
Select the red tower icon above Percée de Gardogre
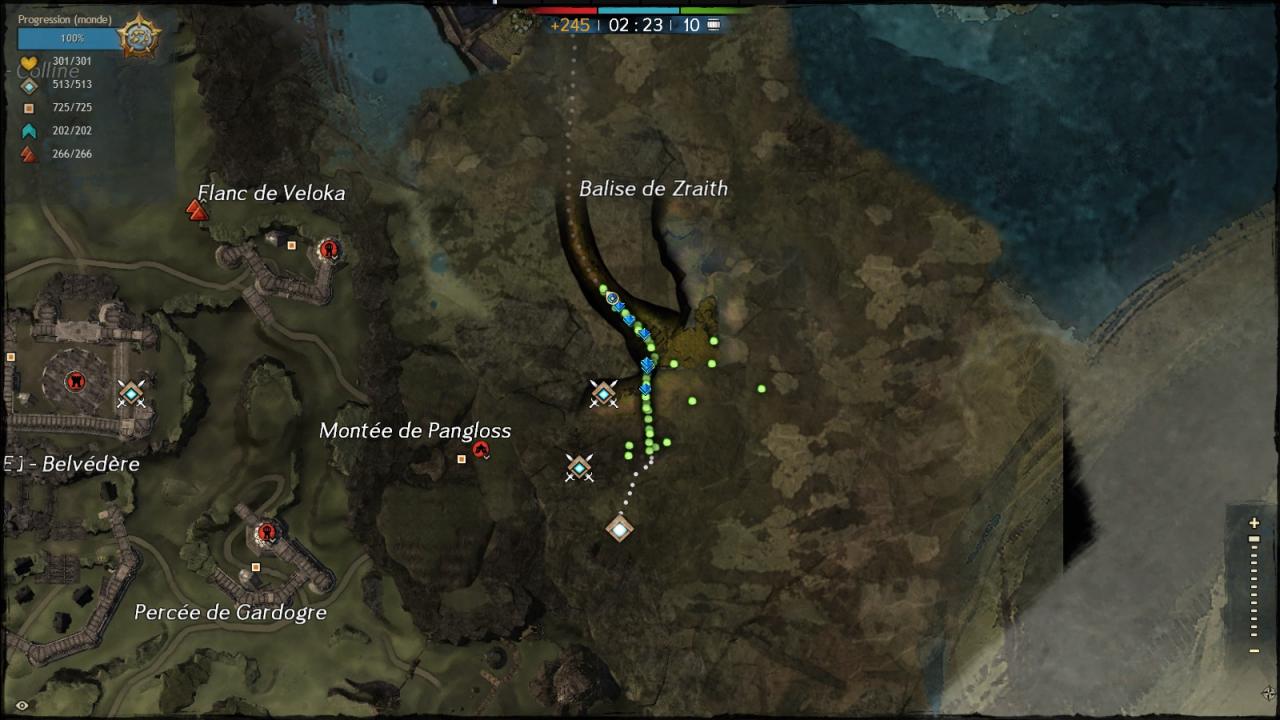266,533
